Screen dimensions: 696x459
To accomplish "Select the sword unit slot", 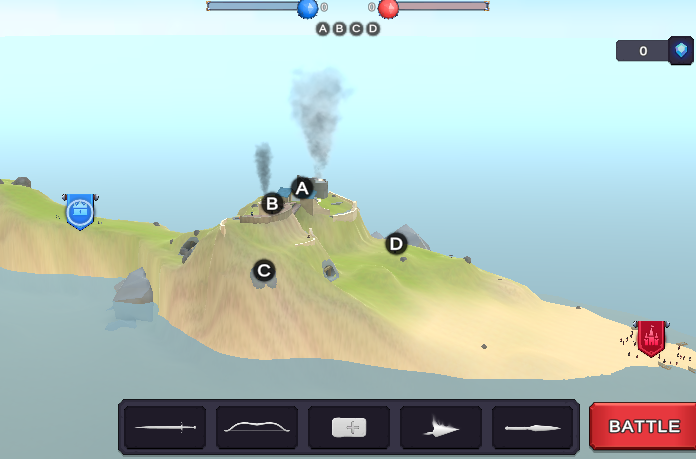I will click(x=165, y=427).
